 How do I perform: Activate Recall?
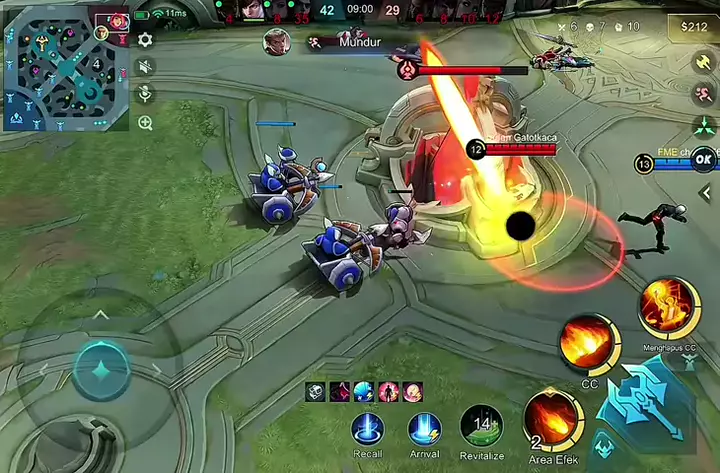pyautogui.click(x=368, y=429)
